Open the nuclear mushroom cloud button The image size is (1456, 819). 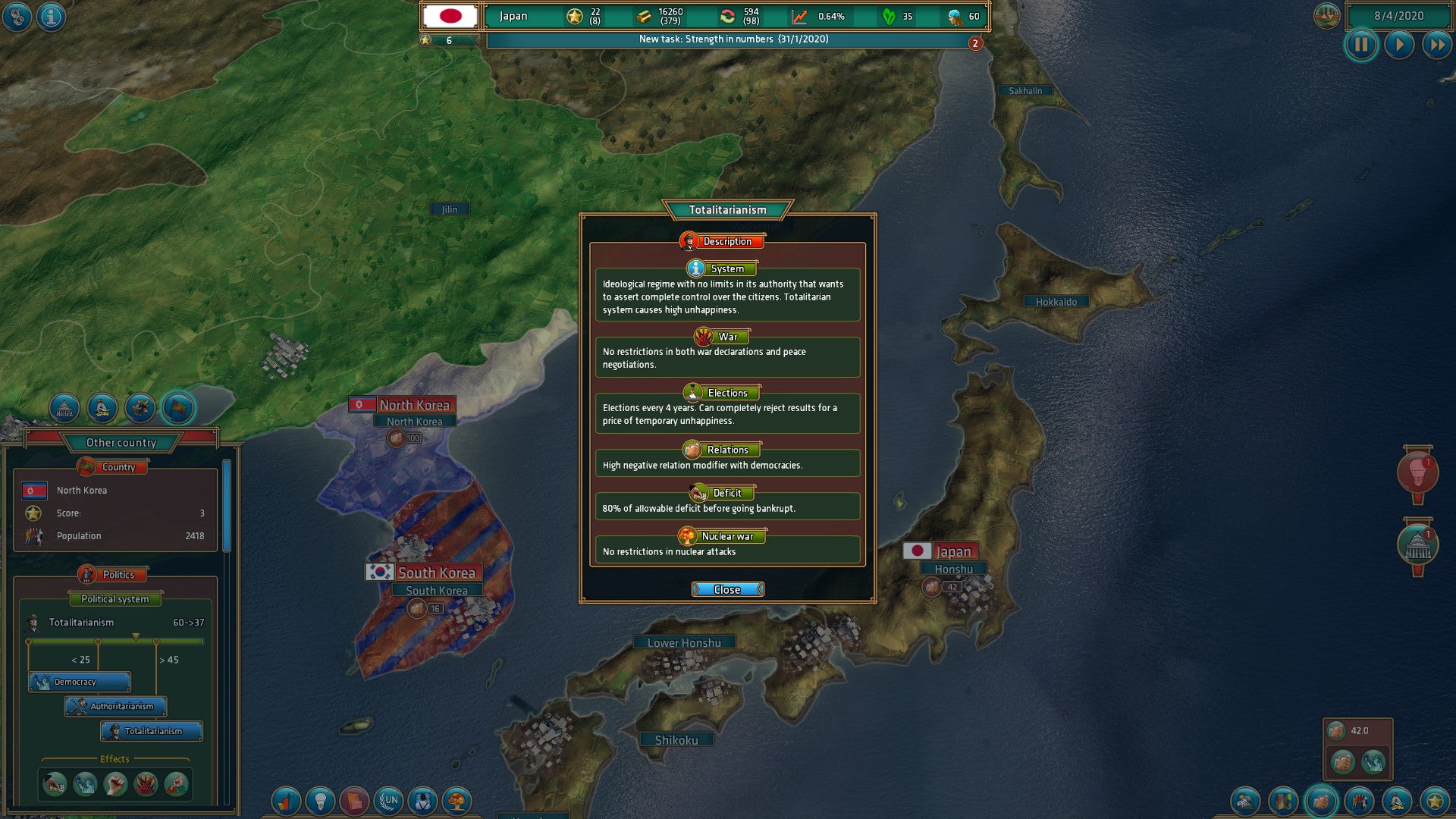point(457,800)
